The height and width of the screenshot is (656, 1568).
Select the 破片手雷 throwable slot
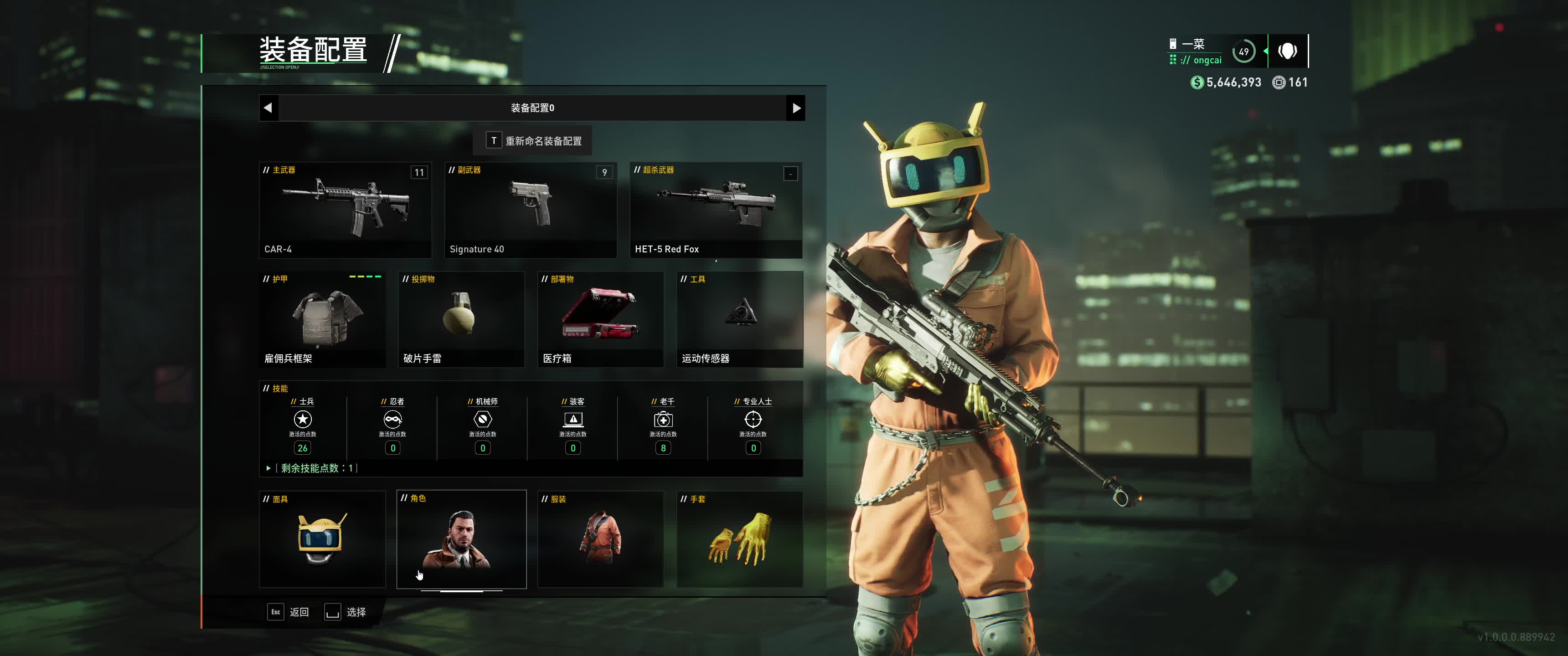pos(461,319)
